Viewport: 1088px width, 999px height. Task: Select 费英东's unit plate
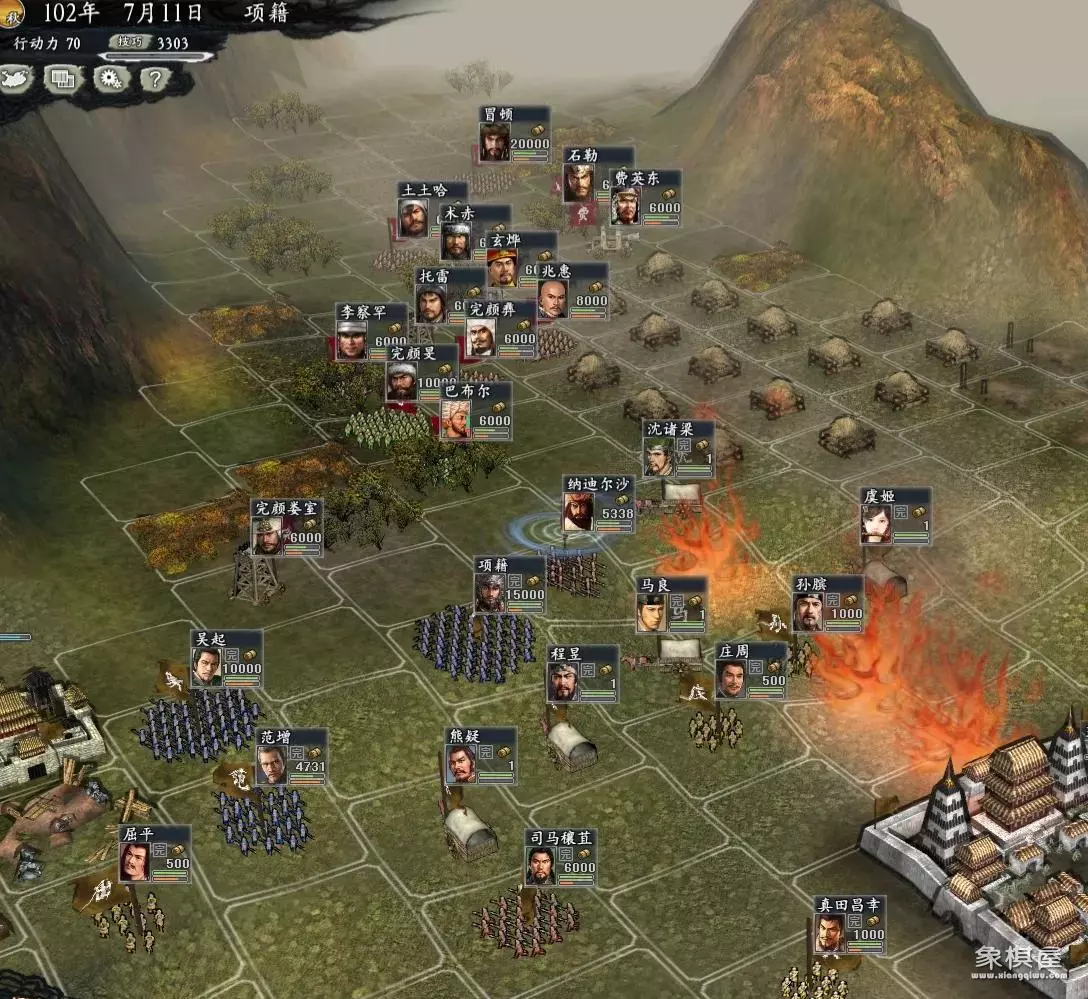tap(646, 198)
